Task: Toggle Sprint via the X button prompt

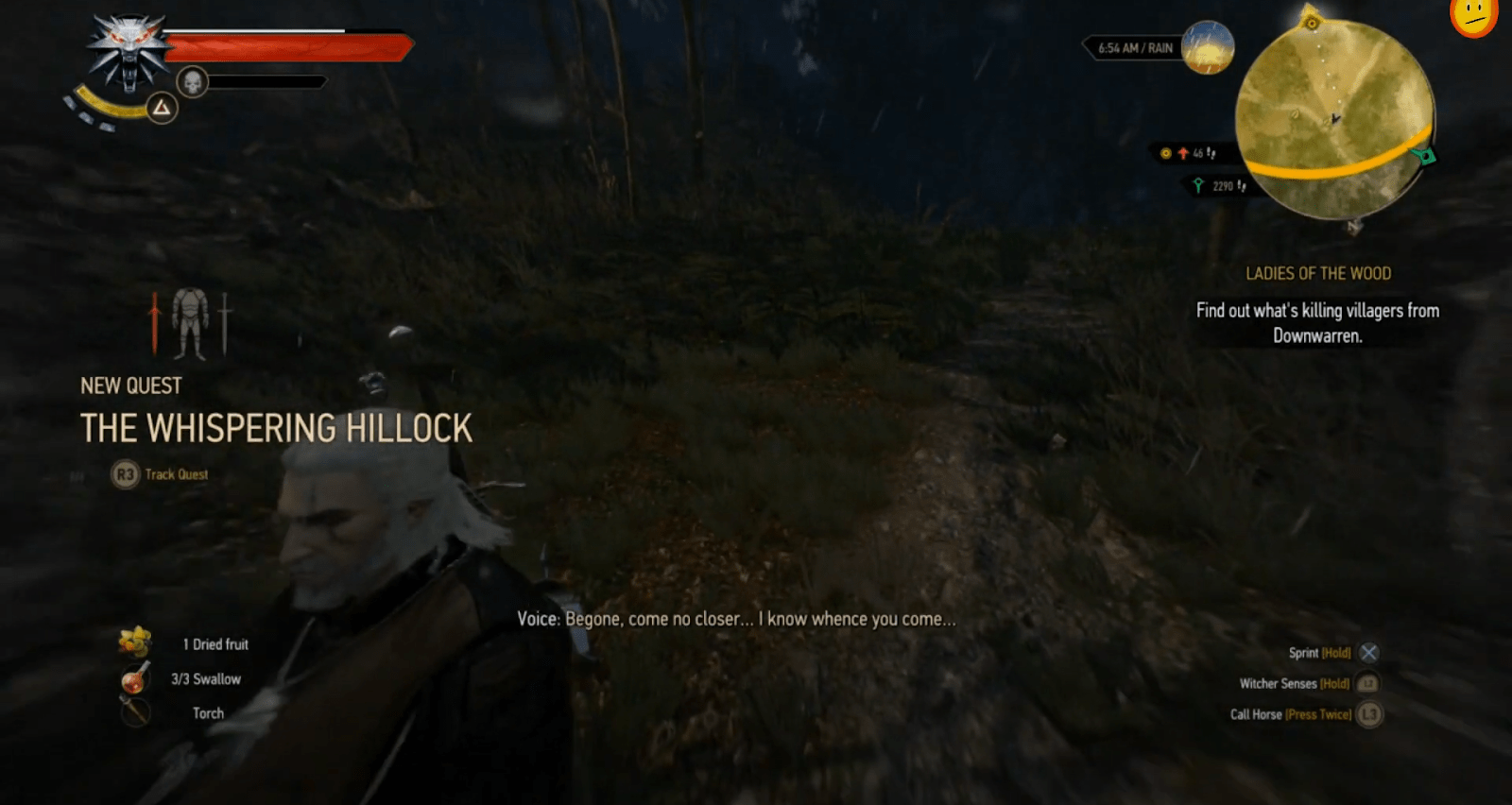Action: click(x=1369, y=652)
